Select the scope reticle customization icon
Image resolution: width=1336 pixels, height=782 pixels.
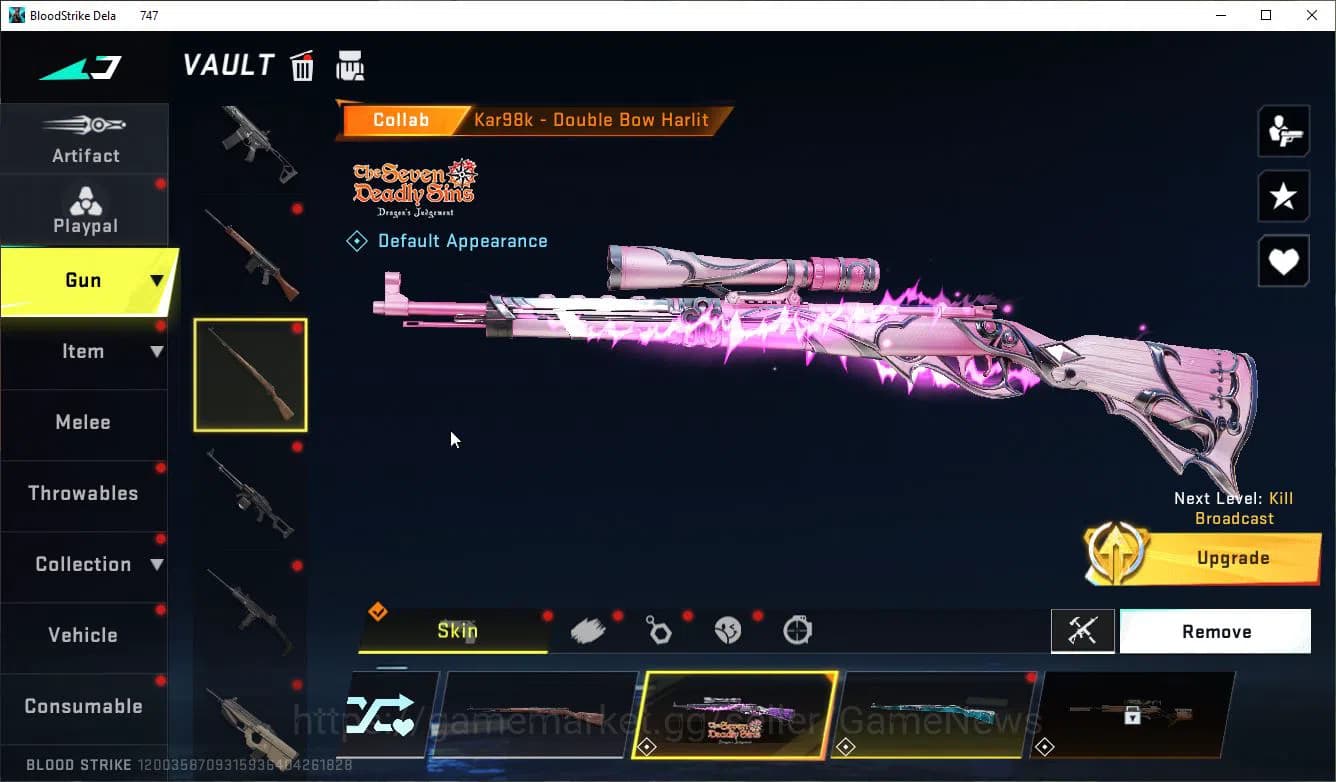pyautogui.click(x=797, y=630)
